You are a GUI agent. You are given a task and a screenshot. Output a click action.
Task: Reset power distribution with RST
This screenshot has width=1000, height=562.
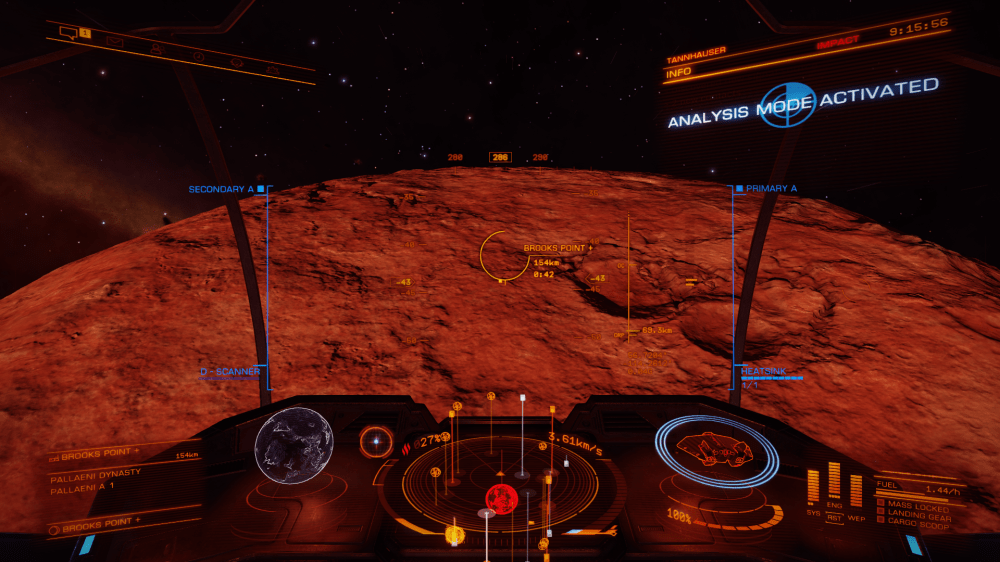pos(834,518)
